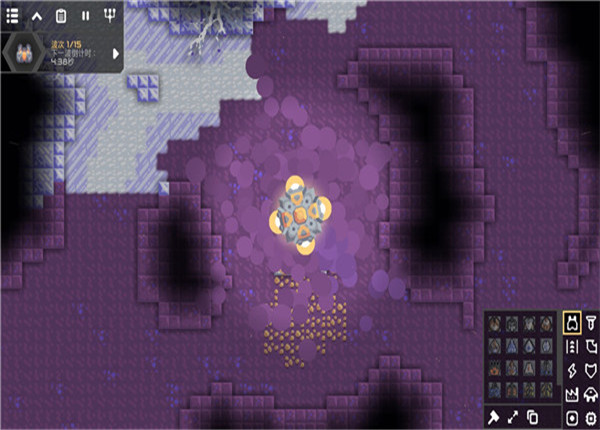This screenshot has height=430, width=600.
Task: Open the clipboard schematics button
Action: pos(61,15)
